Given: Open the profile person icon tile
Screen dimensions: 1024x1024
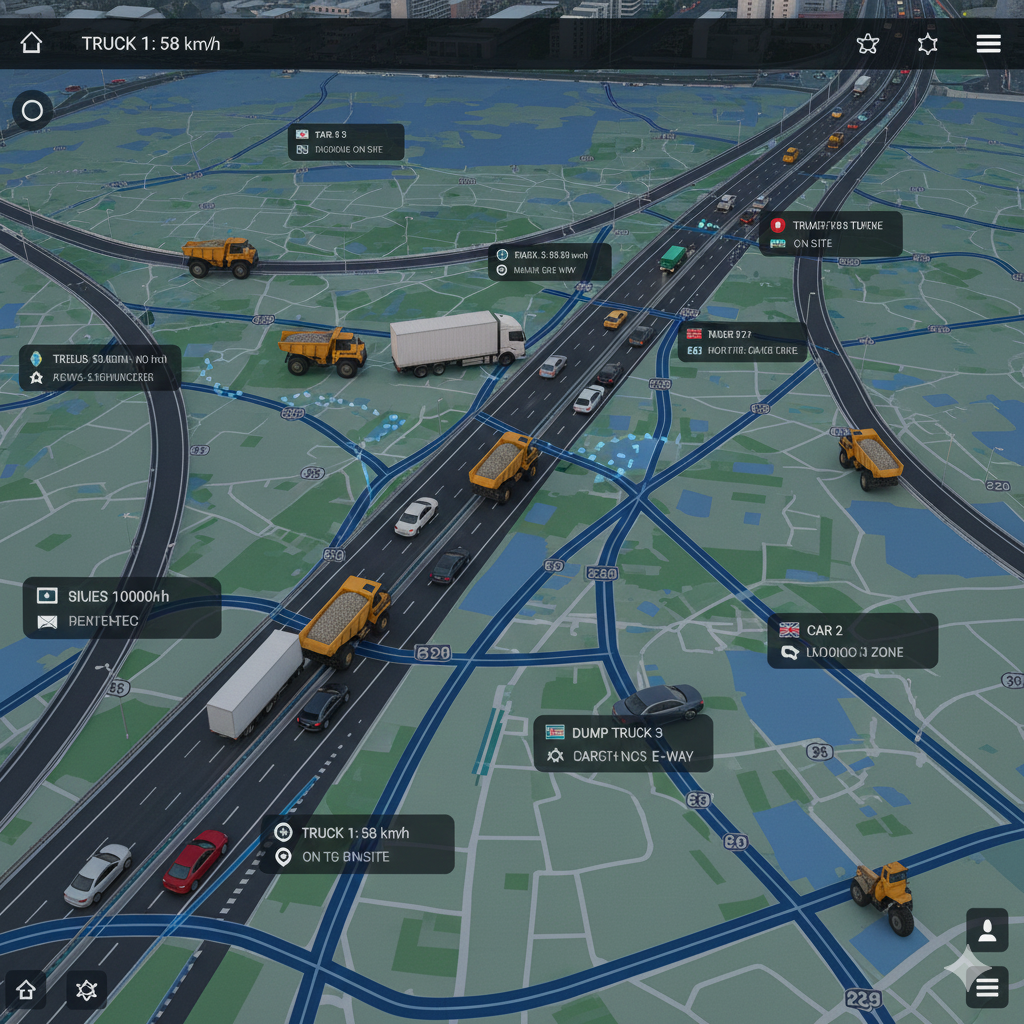Looking at the screenshot, I should [987, 930].
